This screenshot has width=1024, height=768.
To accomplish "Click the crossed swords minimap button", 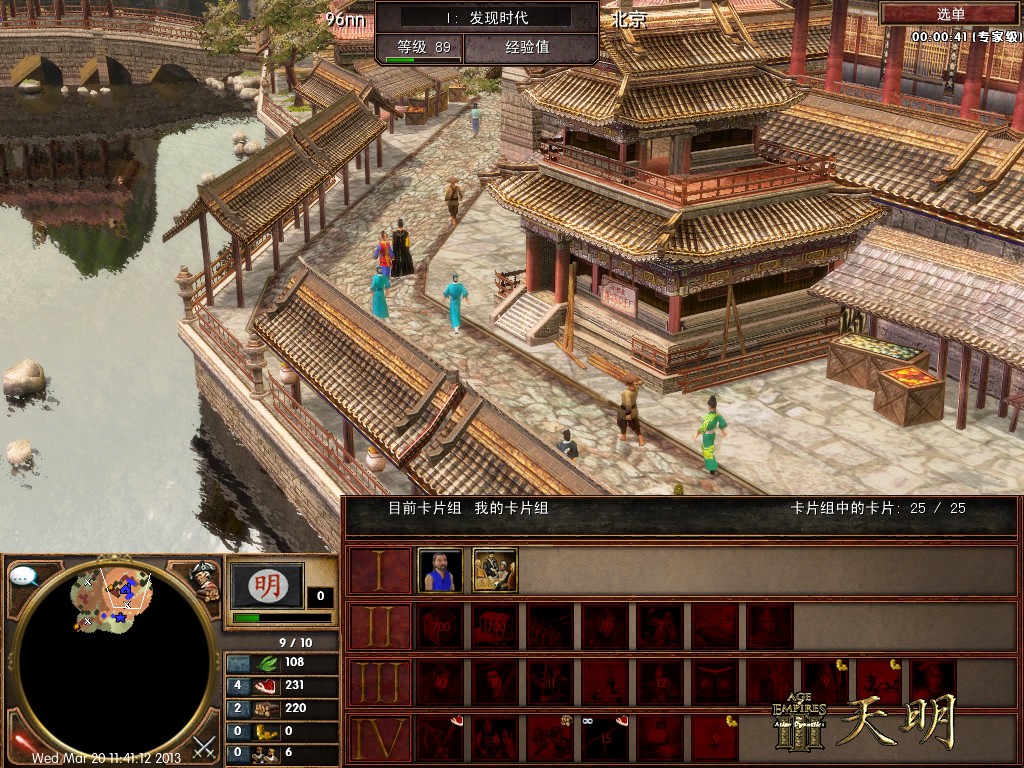I will (x=204, y=746).
